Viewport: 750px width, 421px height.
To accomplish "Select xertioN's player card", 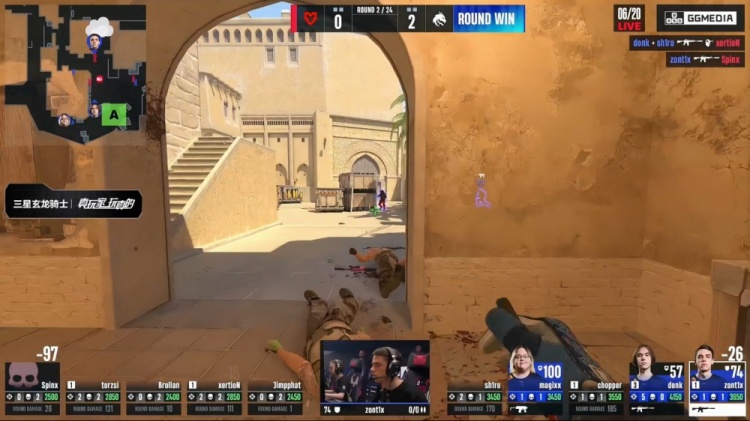I will click(x=215, y=397).
